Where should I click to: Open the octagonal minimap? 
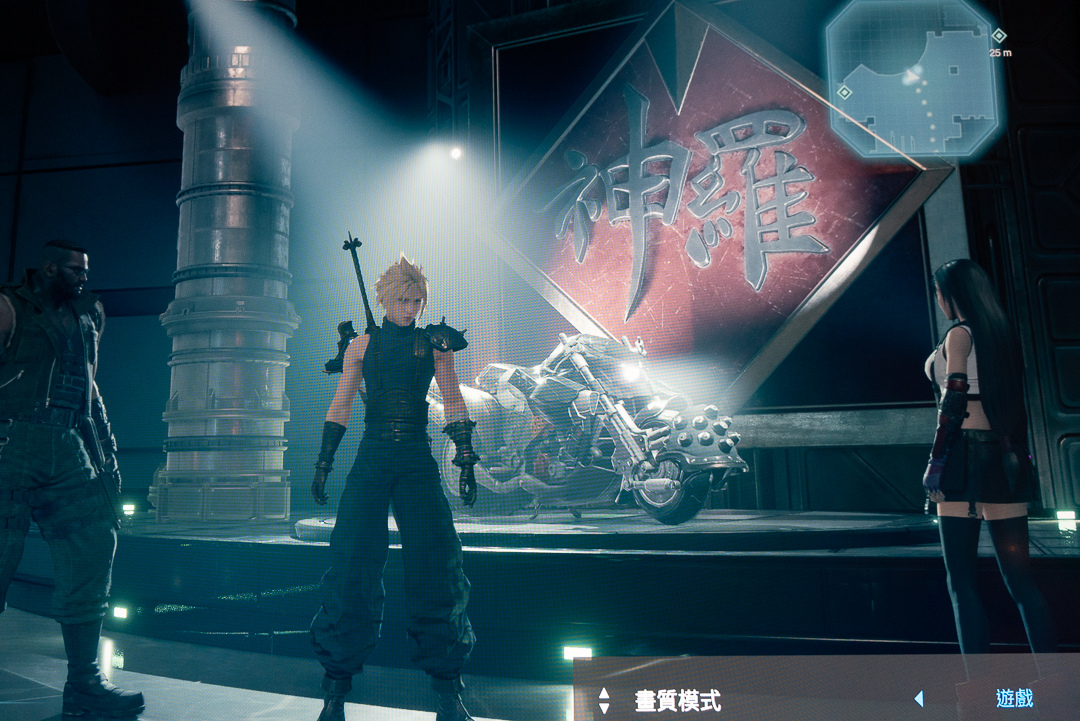(x=912, y=78)
